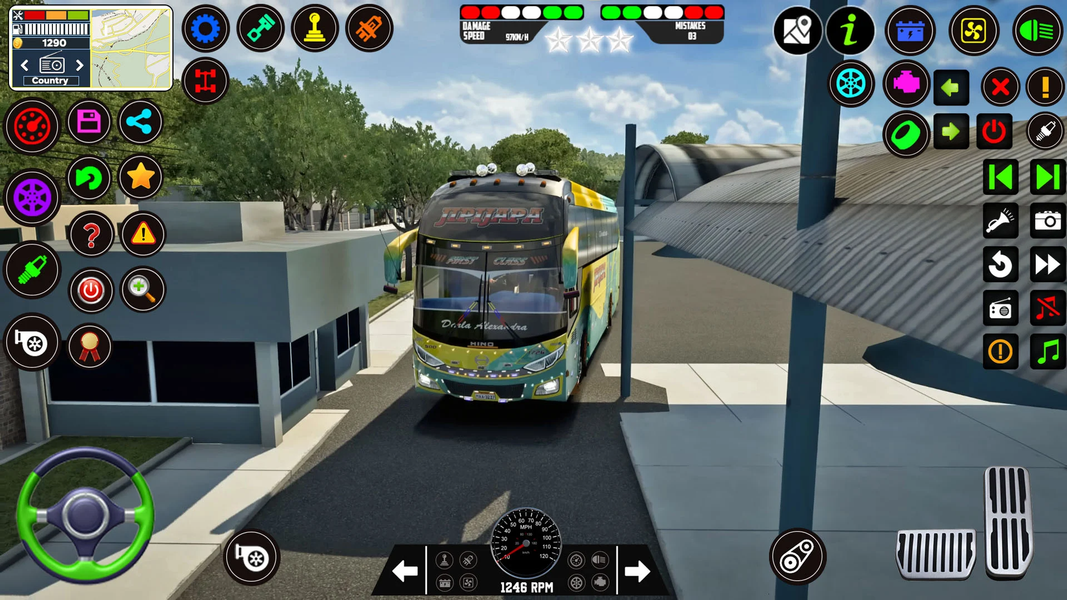This screenshot has width=1067, height=600.
Task: Click the minimap in the corner
Action: coord(131,48)
